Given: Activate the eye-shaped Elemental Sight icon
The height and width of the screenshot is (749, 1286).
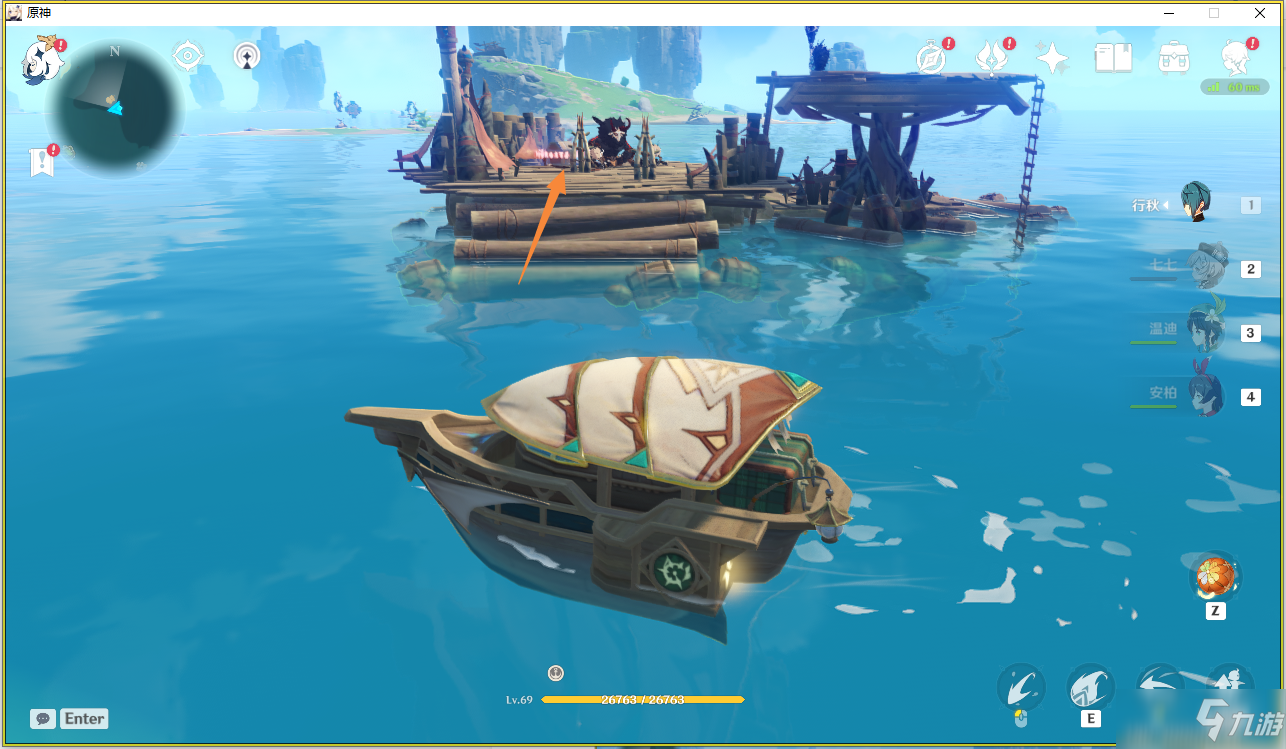Looking at the screenshot, I should click(x=188, y=56).
